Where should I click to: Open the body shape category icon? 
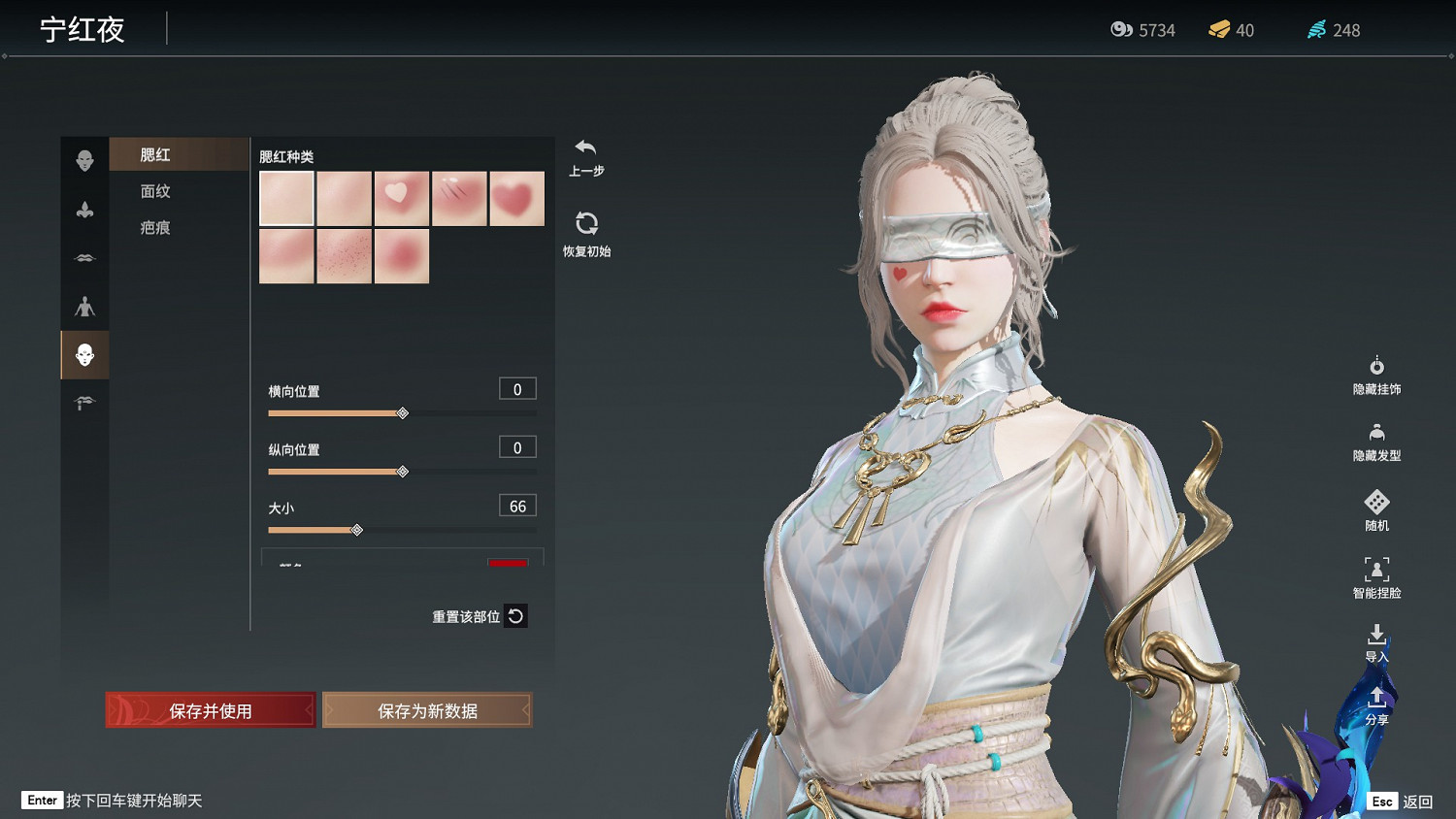[84, 307]
